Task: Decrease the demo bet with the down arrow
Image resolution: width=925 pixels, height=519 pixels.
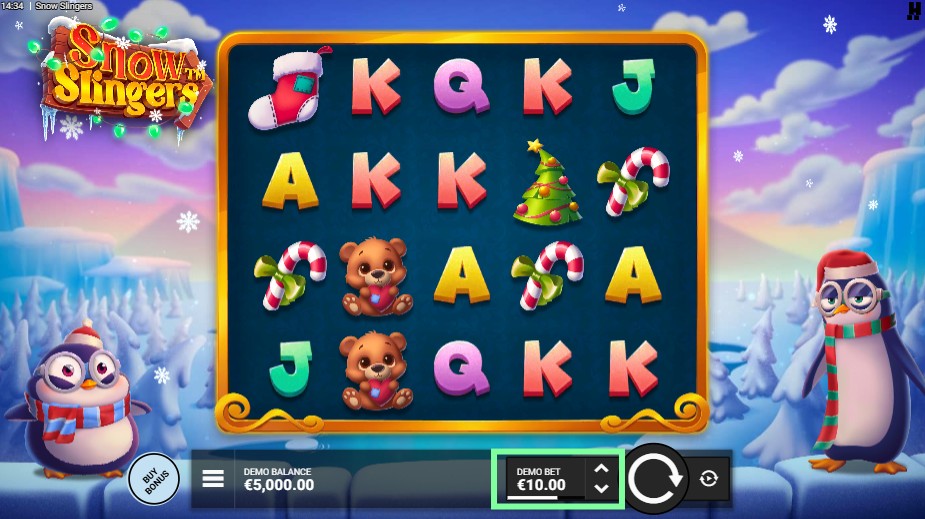Action: 601,488
